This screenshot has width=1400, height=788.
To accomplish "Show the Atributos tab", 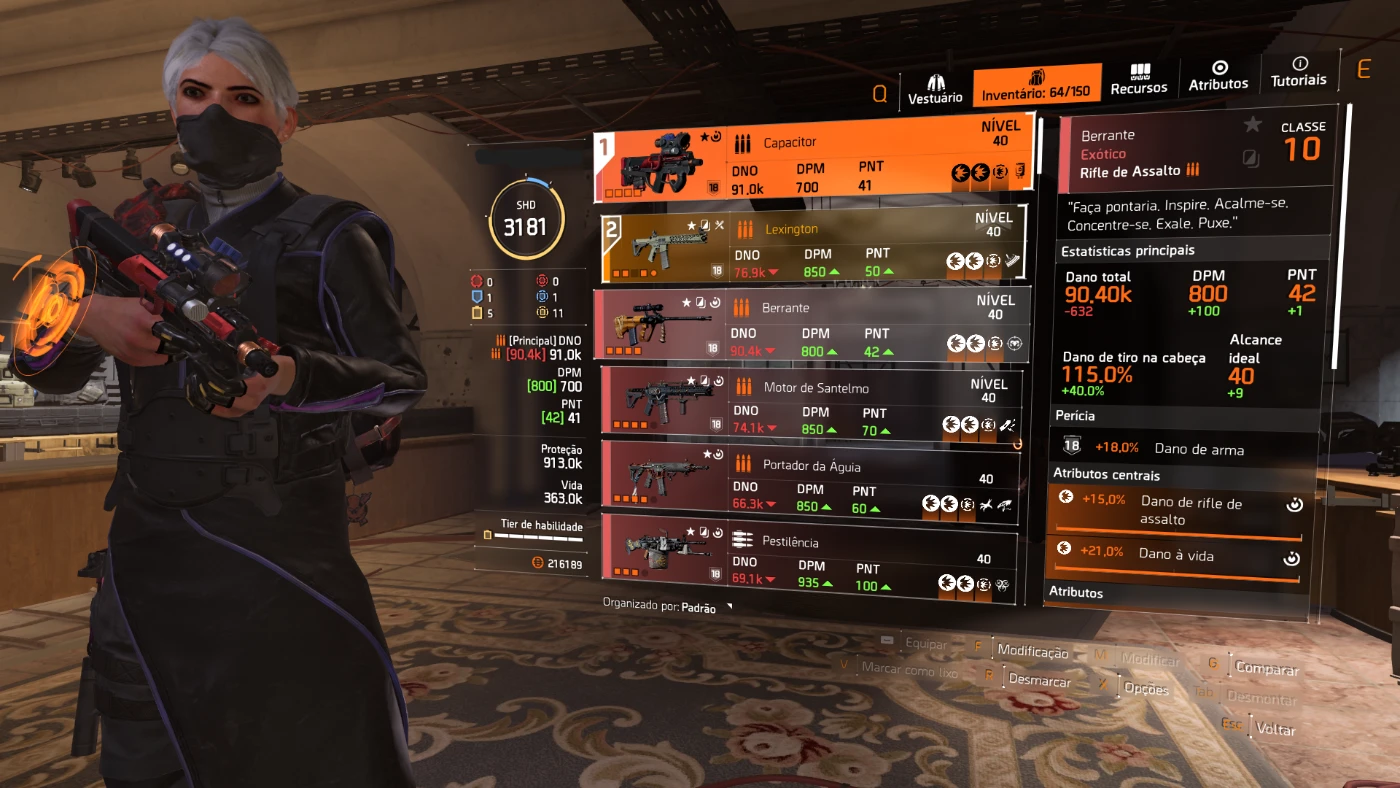I will coord(1218,76).
